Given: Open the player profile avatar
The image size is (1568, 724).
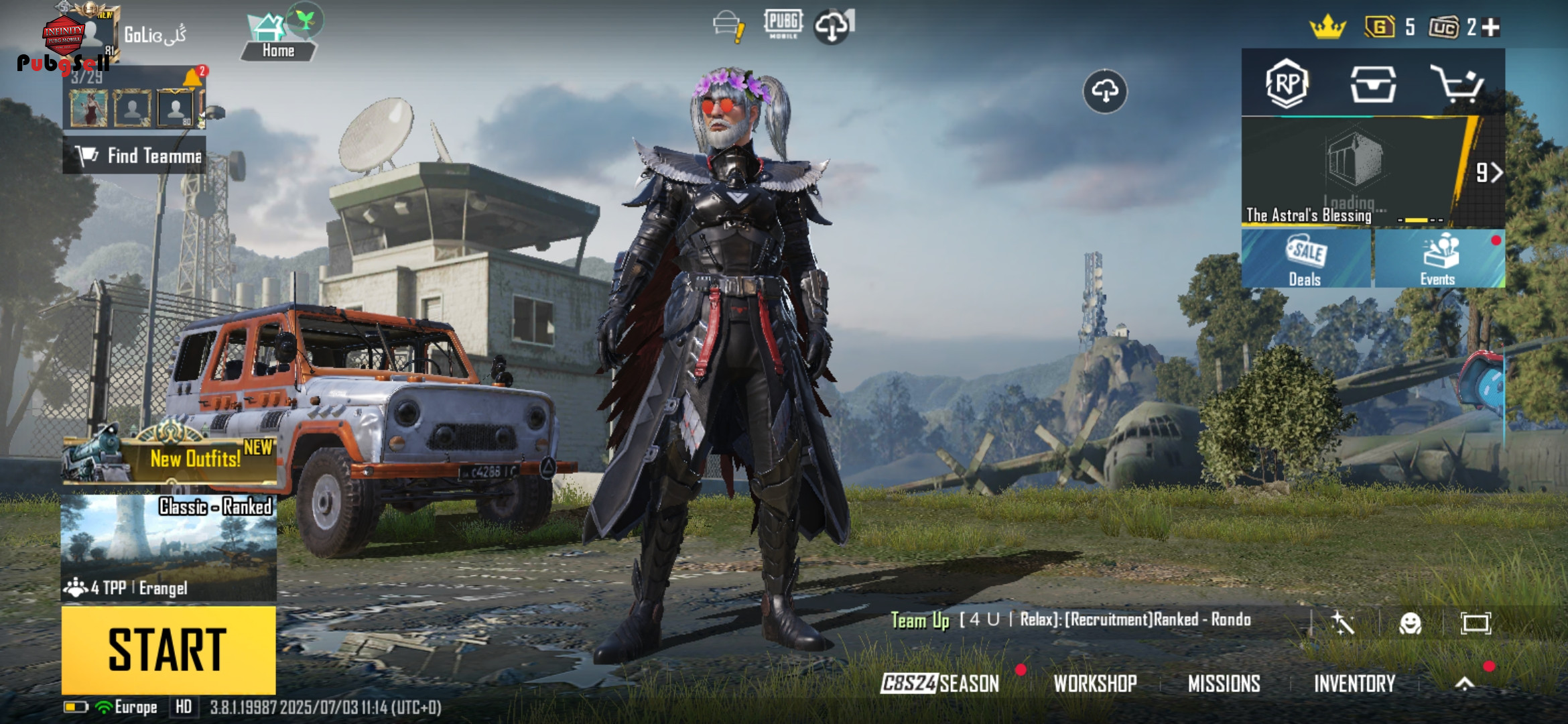Looking at the screenshot, I should [x=87, y=35].
